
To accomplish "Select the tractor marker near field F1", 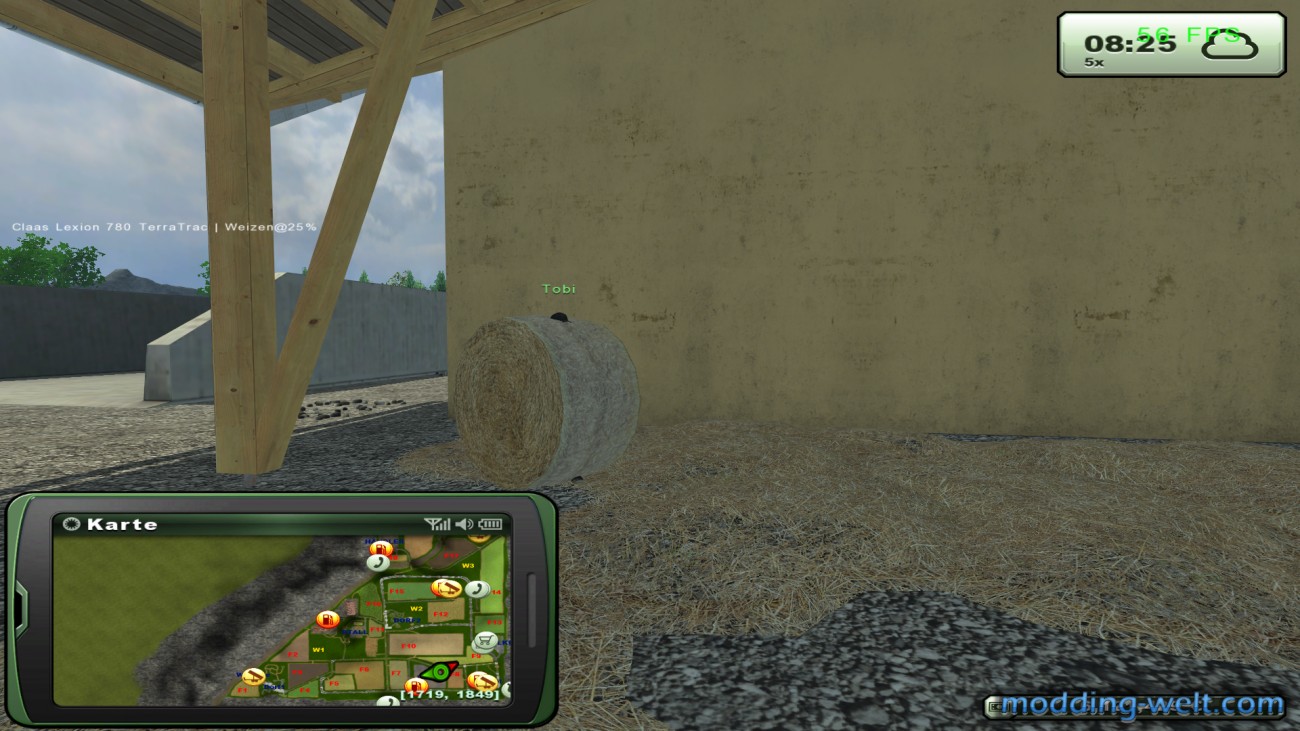I will [252, 677].
